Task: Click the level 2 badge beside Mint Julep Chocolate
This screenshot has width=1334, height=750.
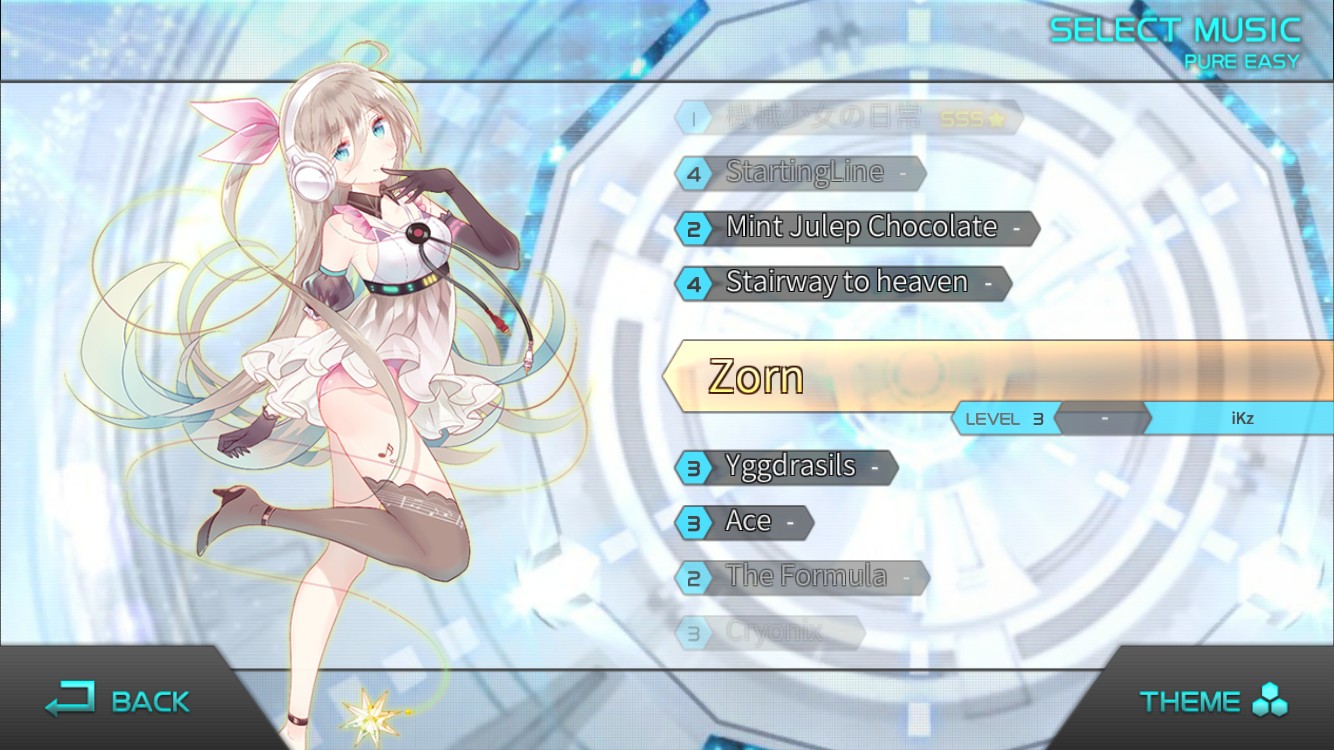Action: click(691, 228)
